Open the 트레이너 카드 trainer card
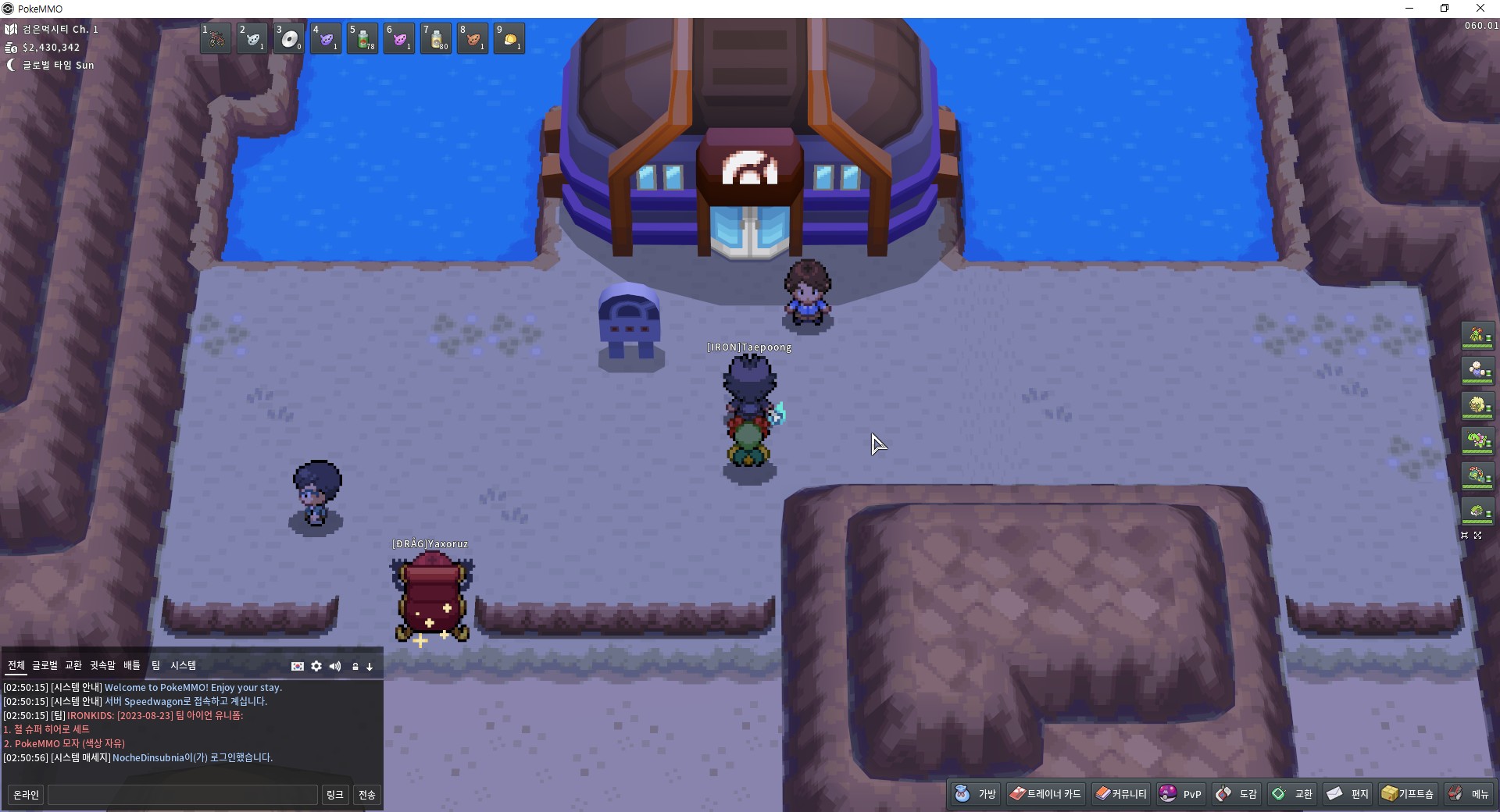Screen dimensions: 1500x812 point(1045,794)
